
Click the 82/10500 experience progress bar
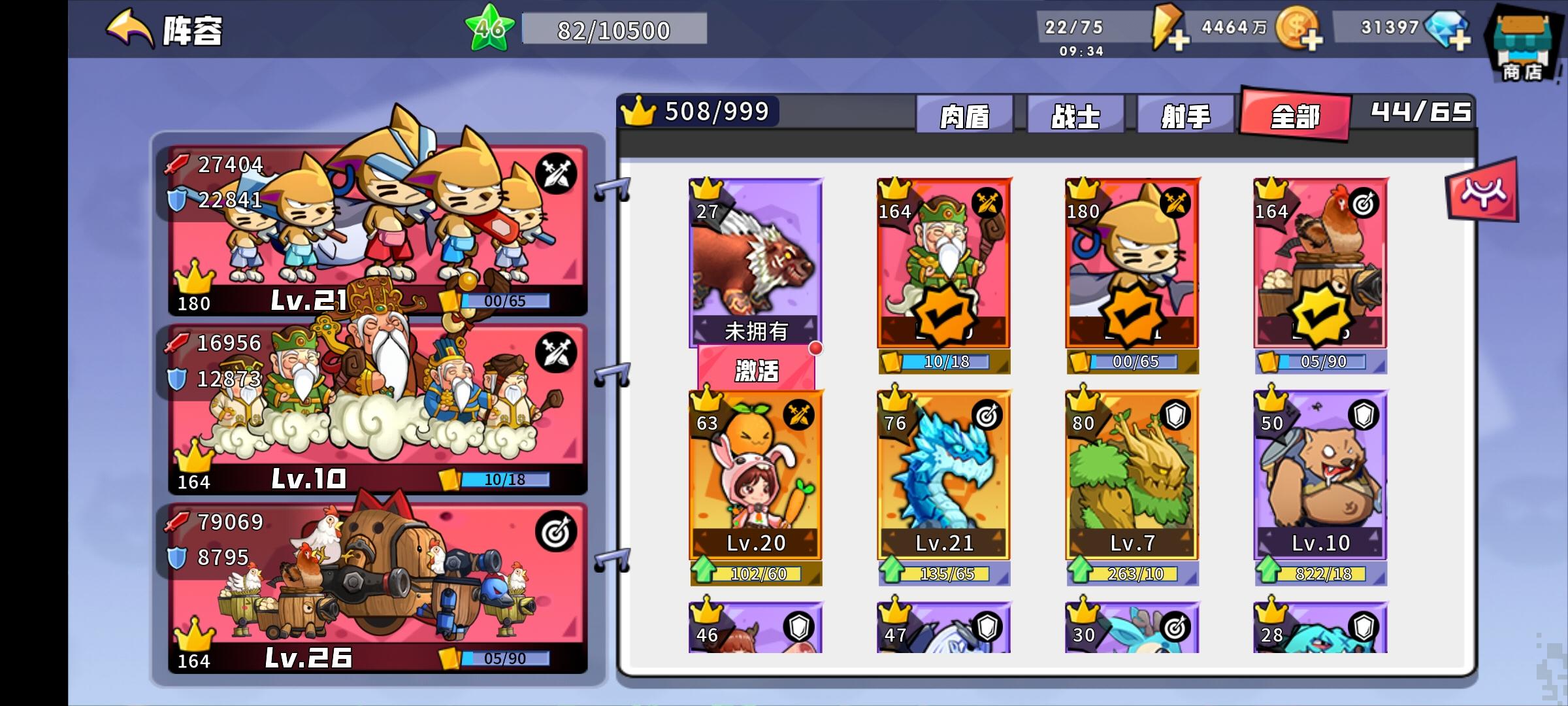(x=614, y=29)
